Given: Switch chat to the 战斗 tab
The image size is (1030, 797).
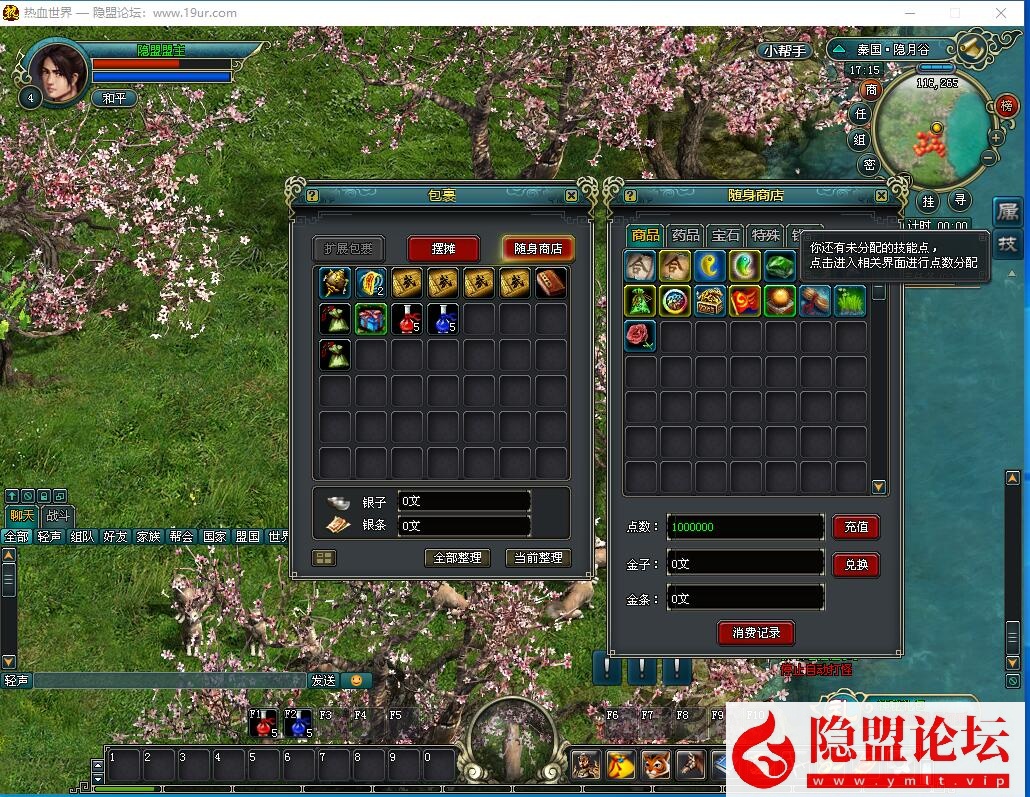Looking at the screenshot, I should (57, 516).
